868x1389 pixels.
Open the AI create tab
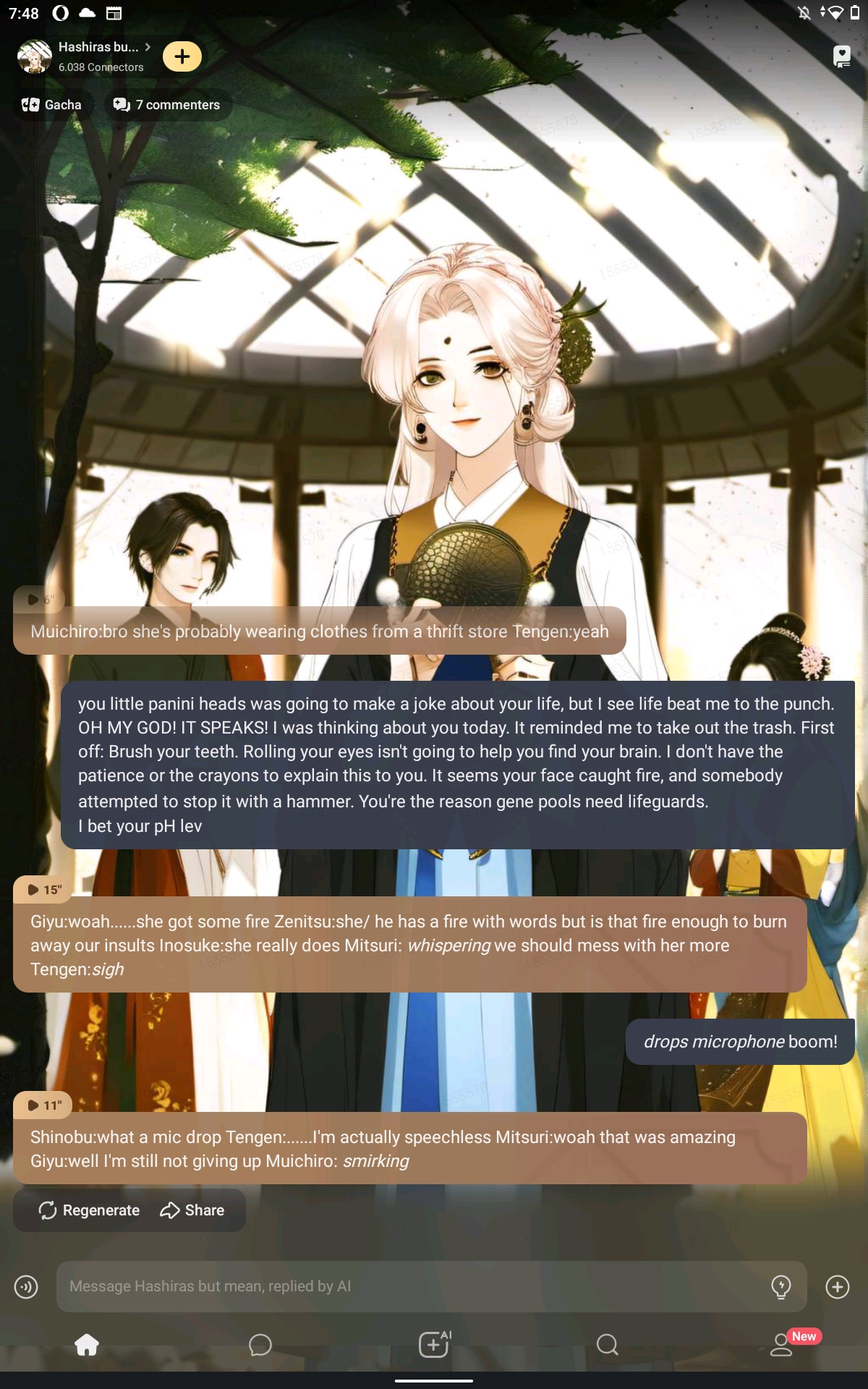(434, 1345)
